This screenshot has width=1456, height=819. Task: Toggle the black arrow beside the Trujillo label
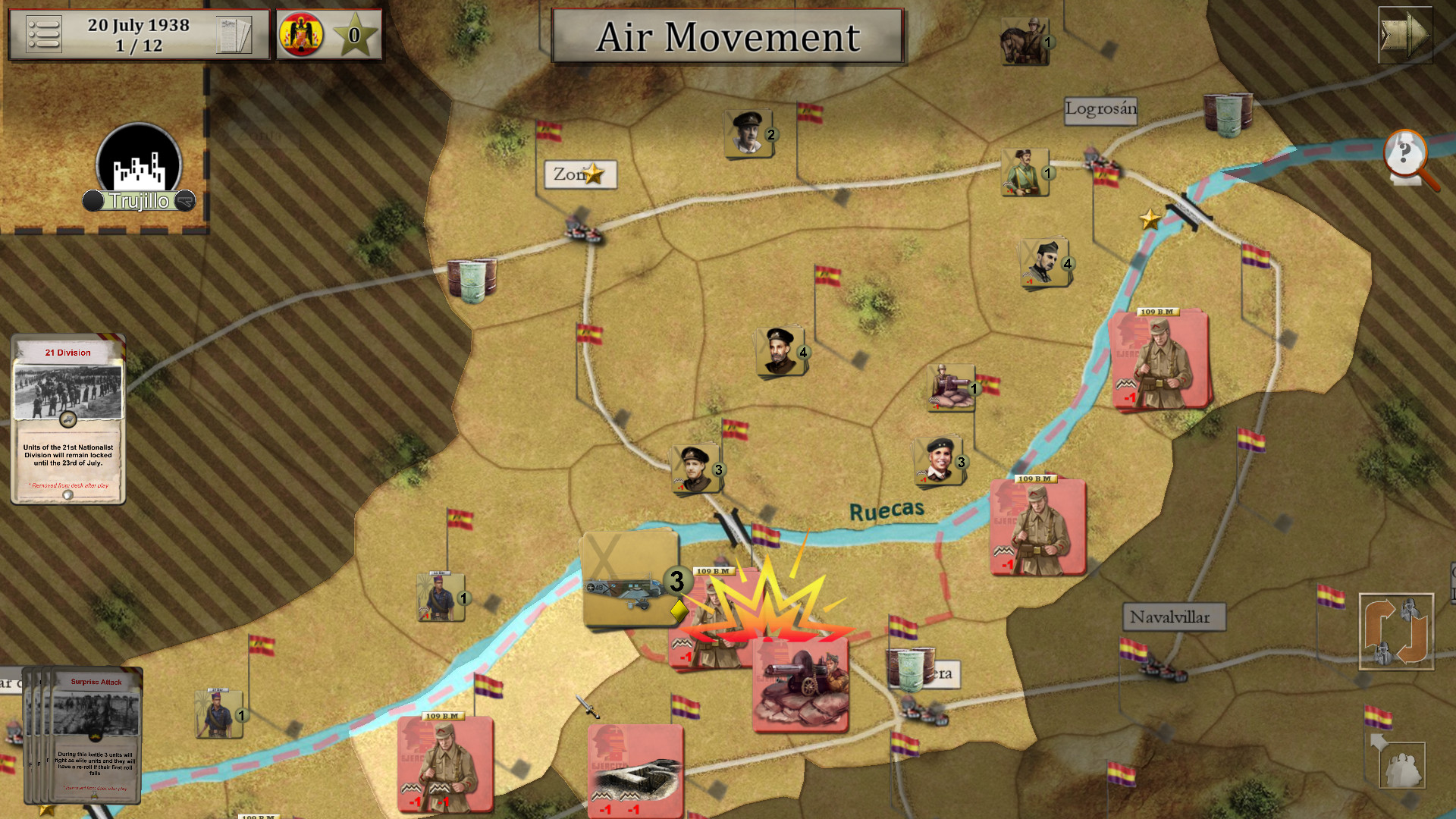coord(184,201)
